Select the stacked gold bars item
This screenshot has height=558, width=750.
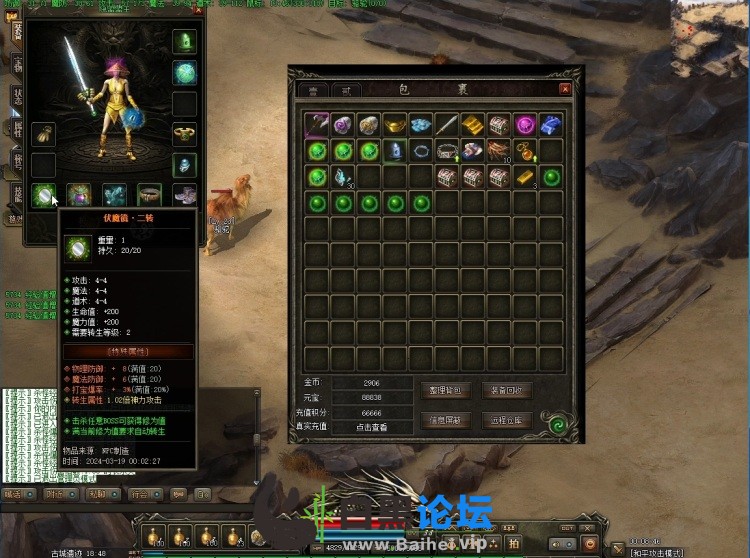coord(473,124)
